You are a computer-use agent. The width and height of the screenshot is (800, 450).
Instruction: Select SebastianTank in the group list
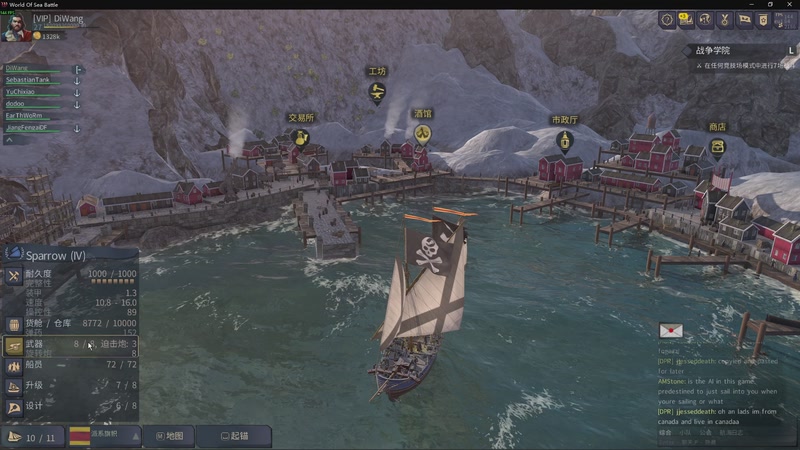pos(28,79)
